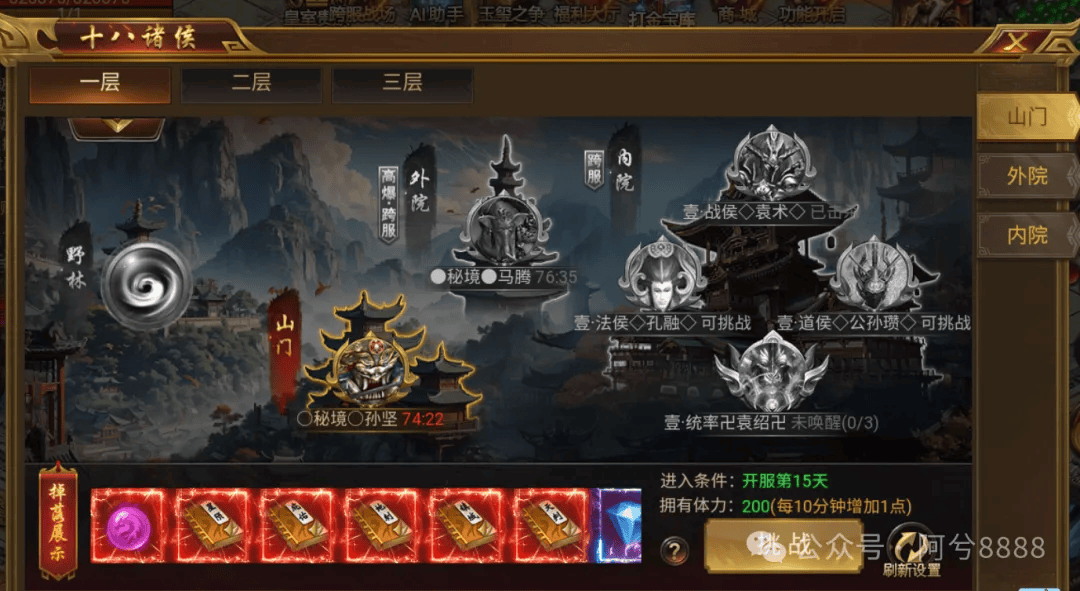The image size is (1080, 591).
Task: Click the question mark help icon
Action: pos(676,550)
